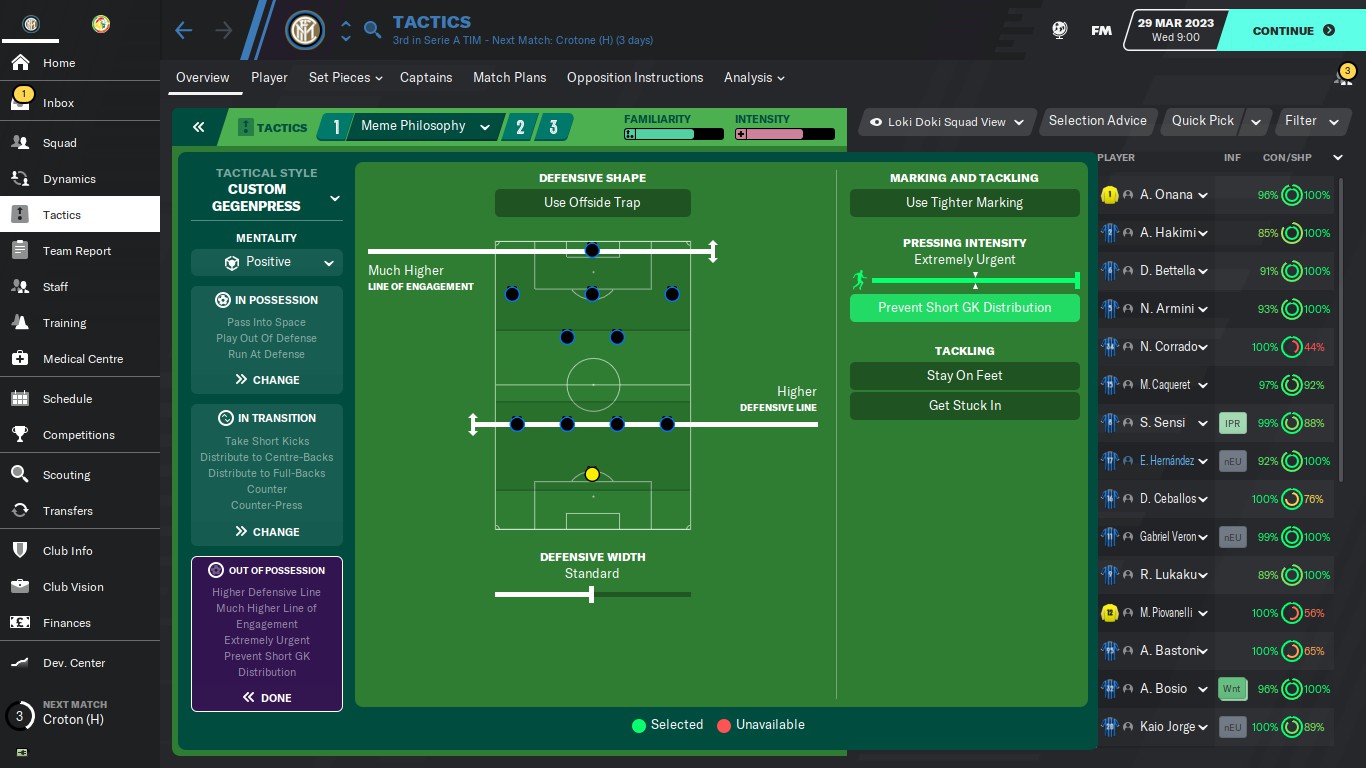Change the In Possession instructions

click(x=267, y=380)
